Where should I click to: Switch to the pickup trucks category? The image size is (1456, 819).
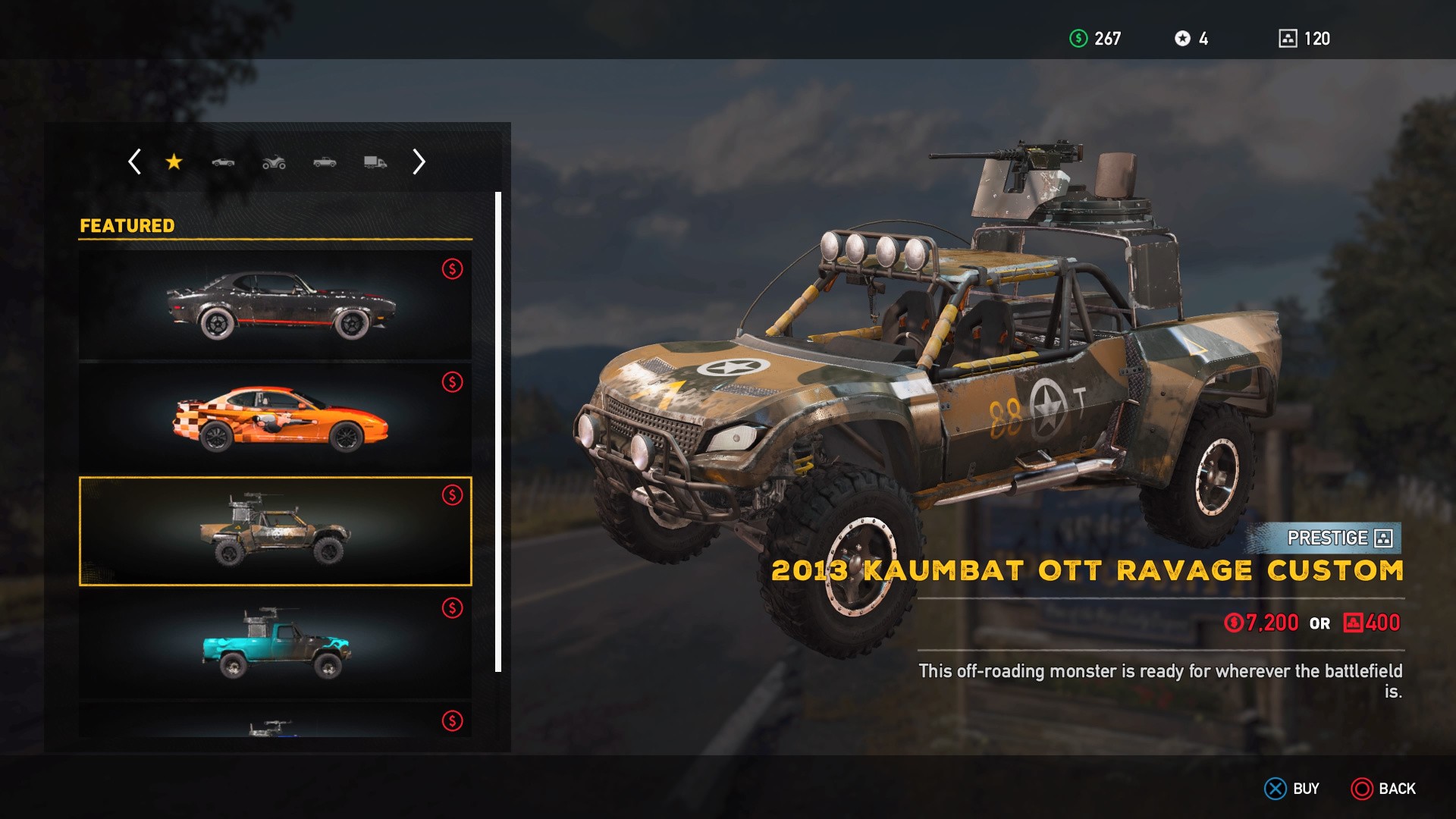point(325,162)
